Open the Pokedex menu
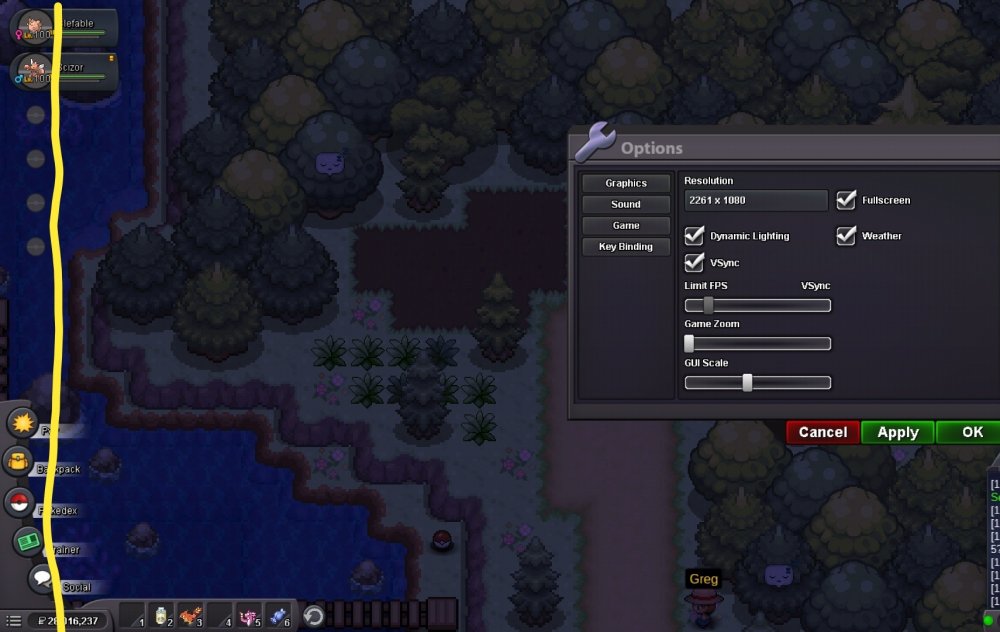This screenshot has height=632, width=1000. coord(18,503)
